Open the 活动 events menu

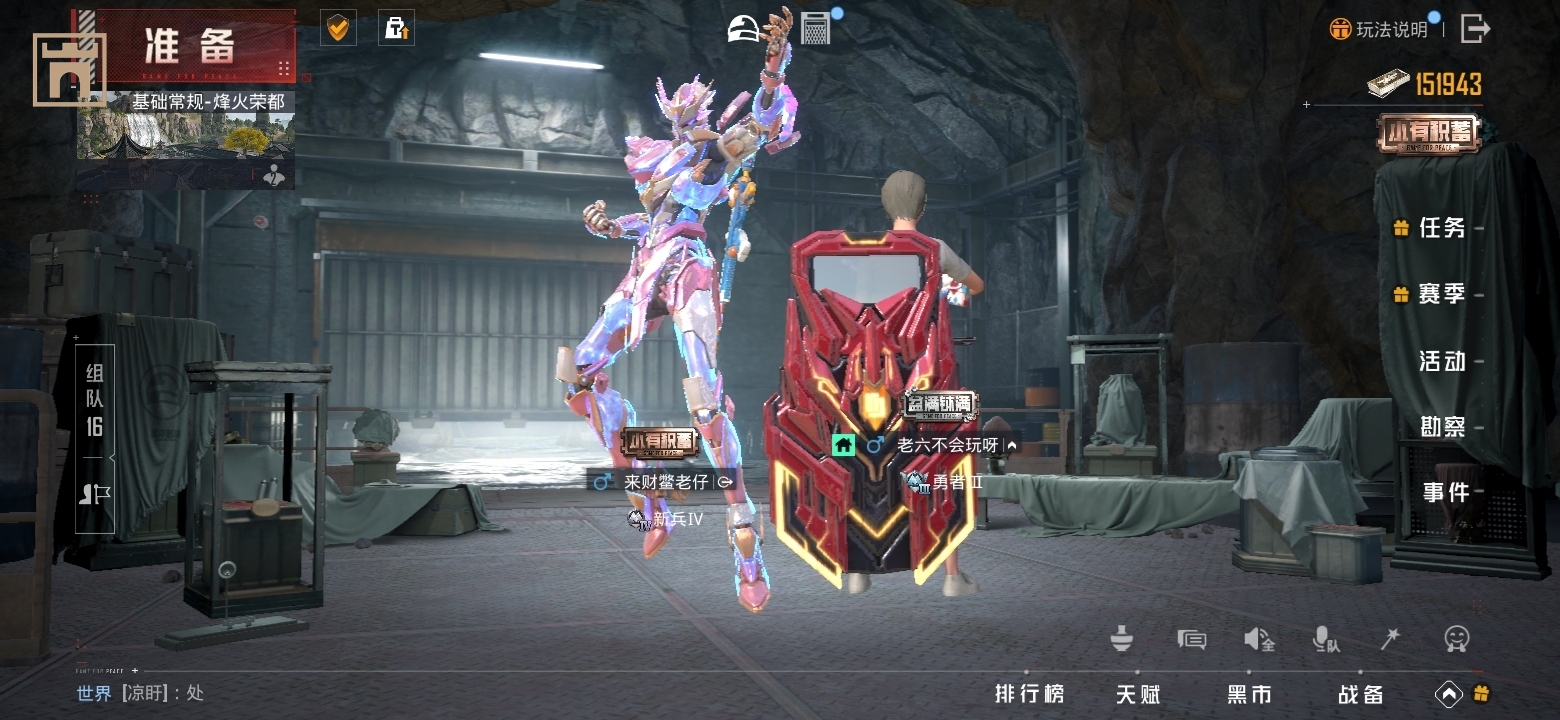coord(1441,360)
